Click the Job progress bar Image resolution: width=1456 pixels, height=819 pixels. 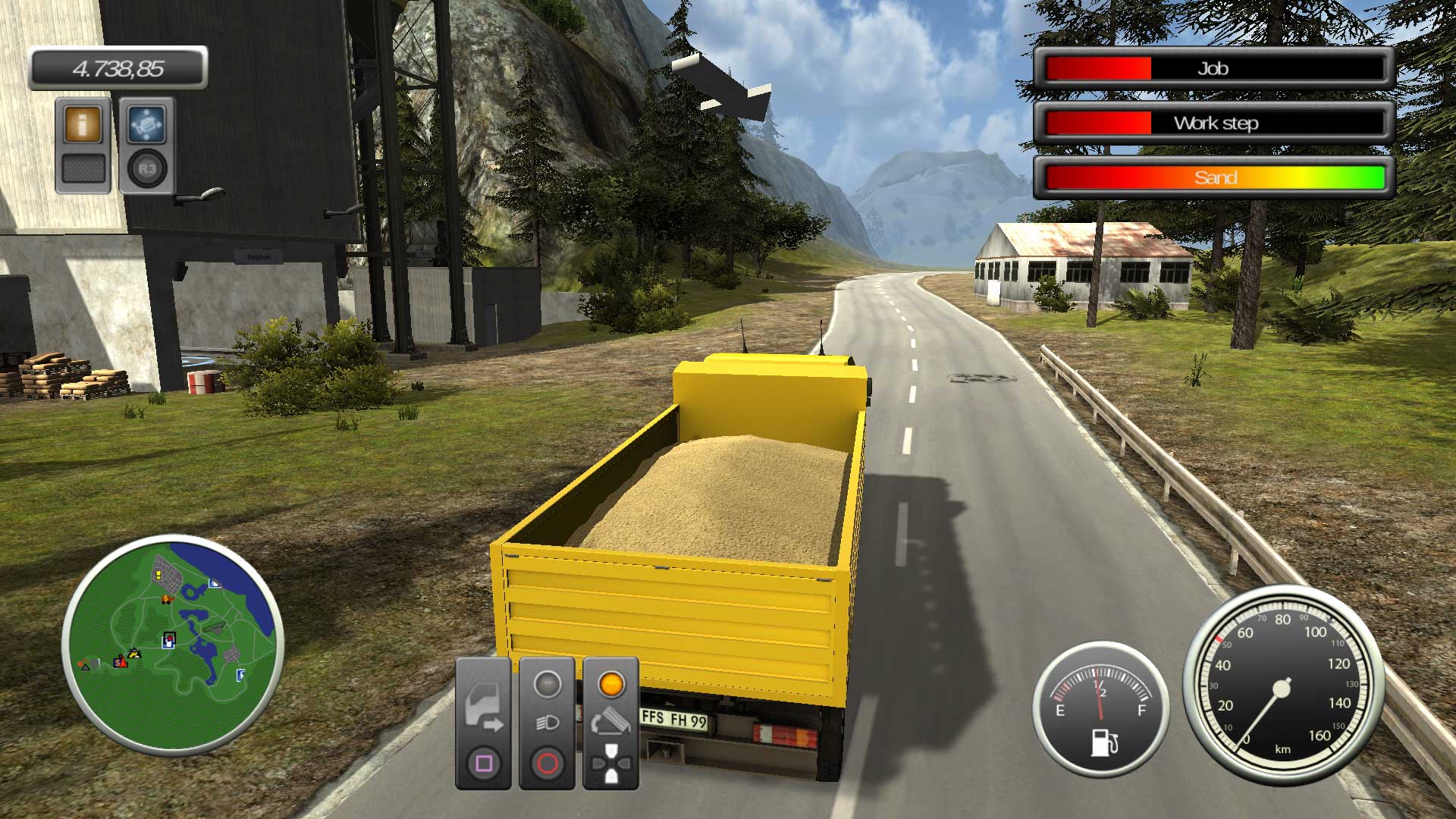coord(1213,69)
